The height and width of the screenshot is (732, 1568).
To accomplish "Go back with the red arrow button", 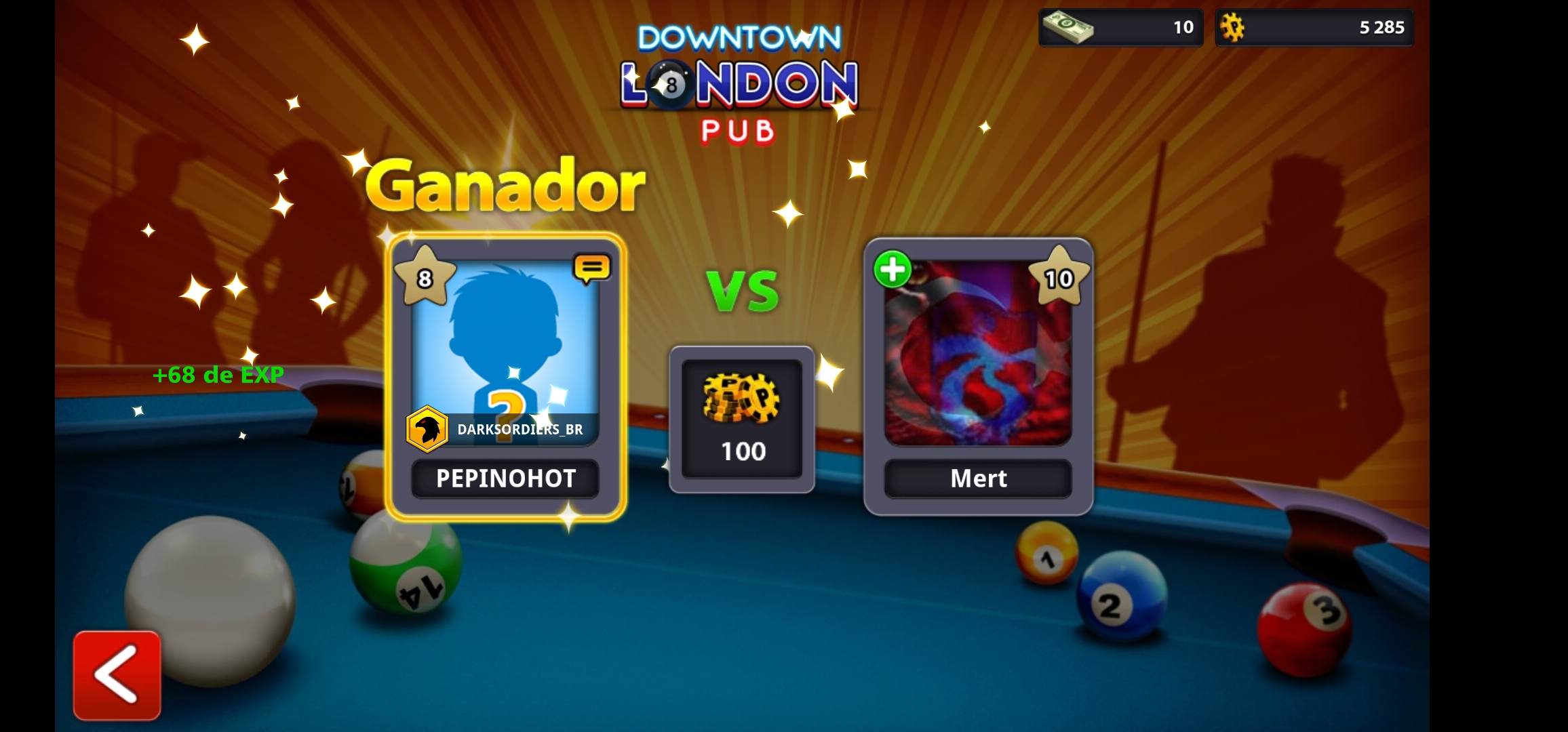I will click(x=117, y=675).
